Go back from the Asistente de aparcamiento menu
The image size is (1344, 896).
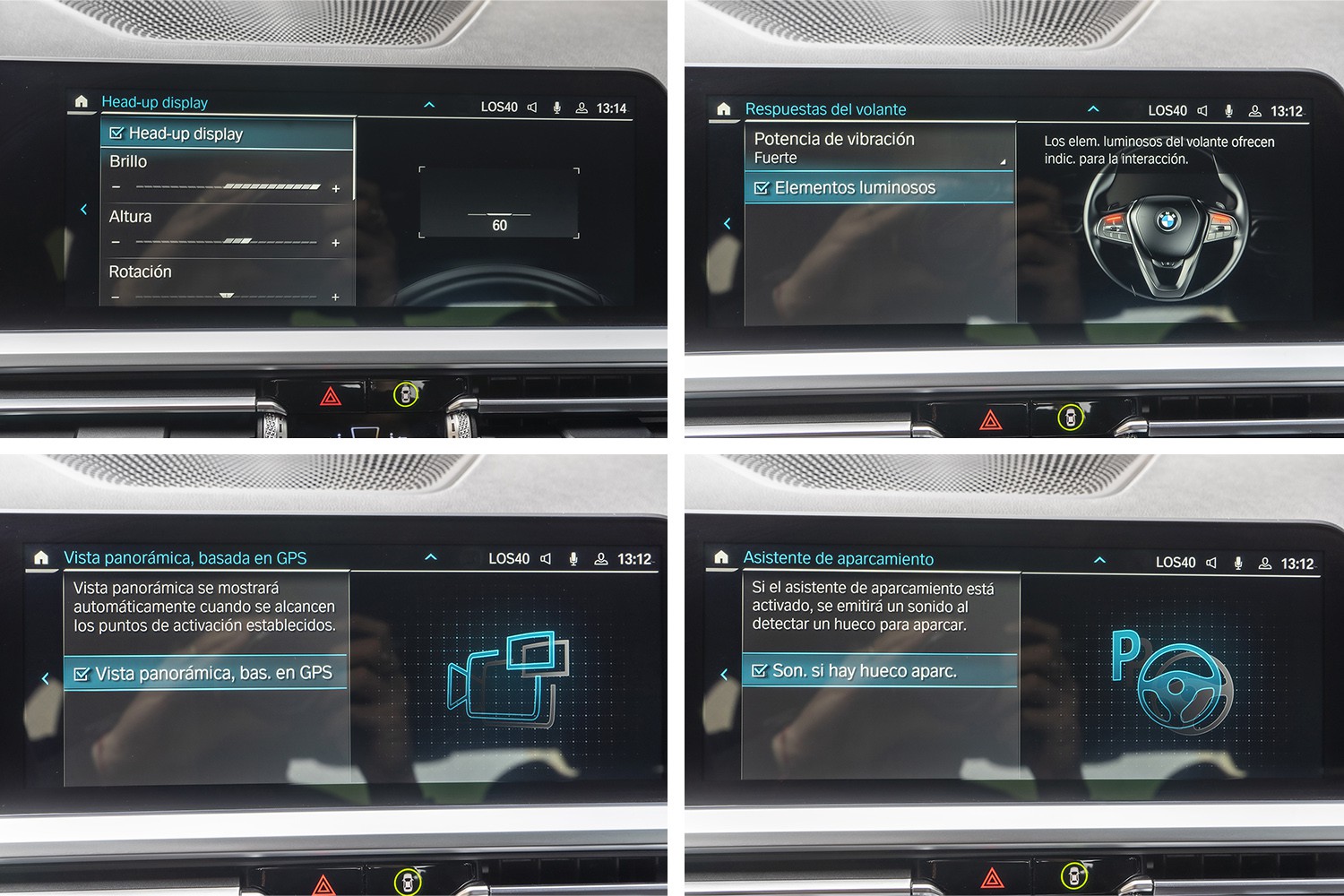[724, 674]
